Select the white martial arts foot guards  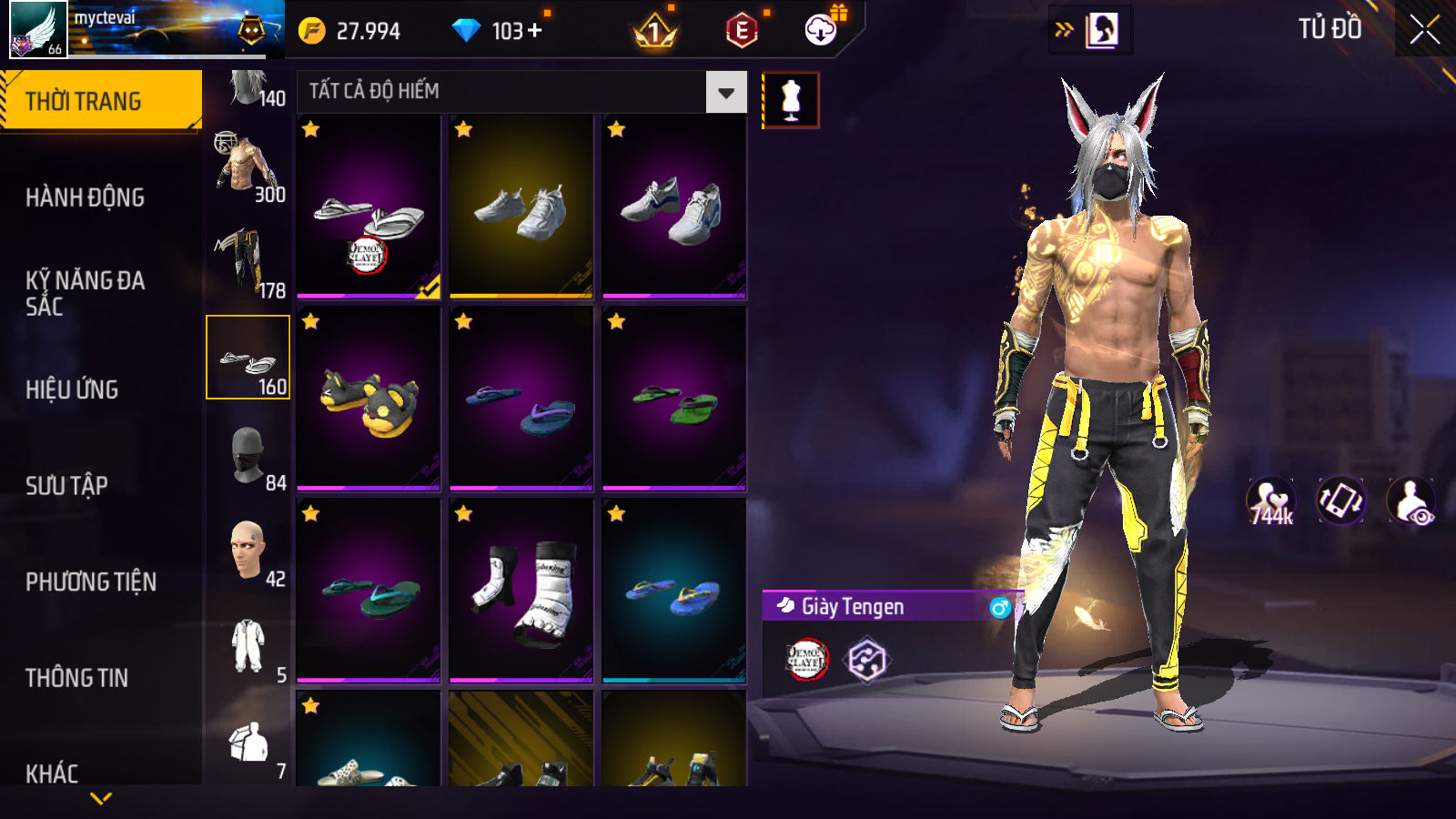(x=521, y=591)
